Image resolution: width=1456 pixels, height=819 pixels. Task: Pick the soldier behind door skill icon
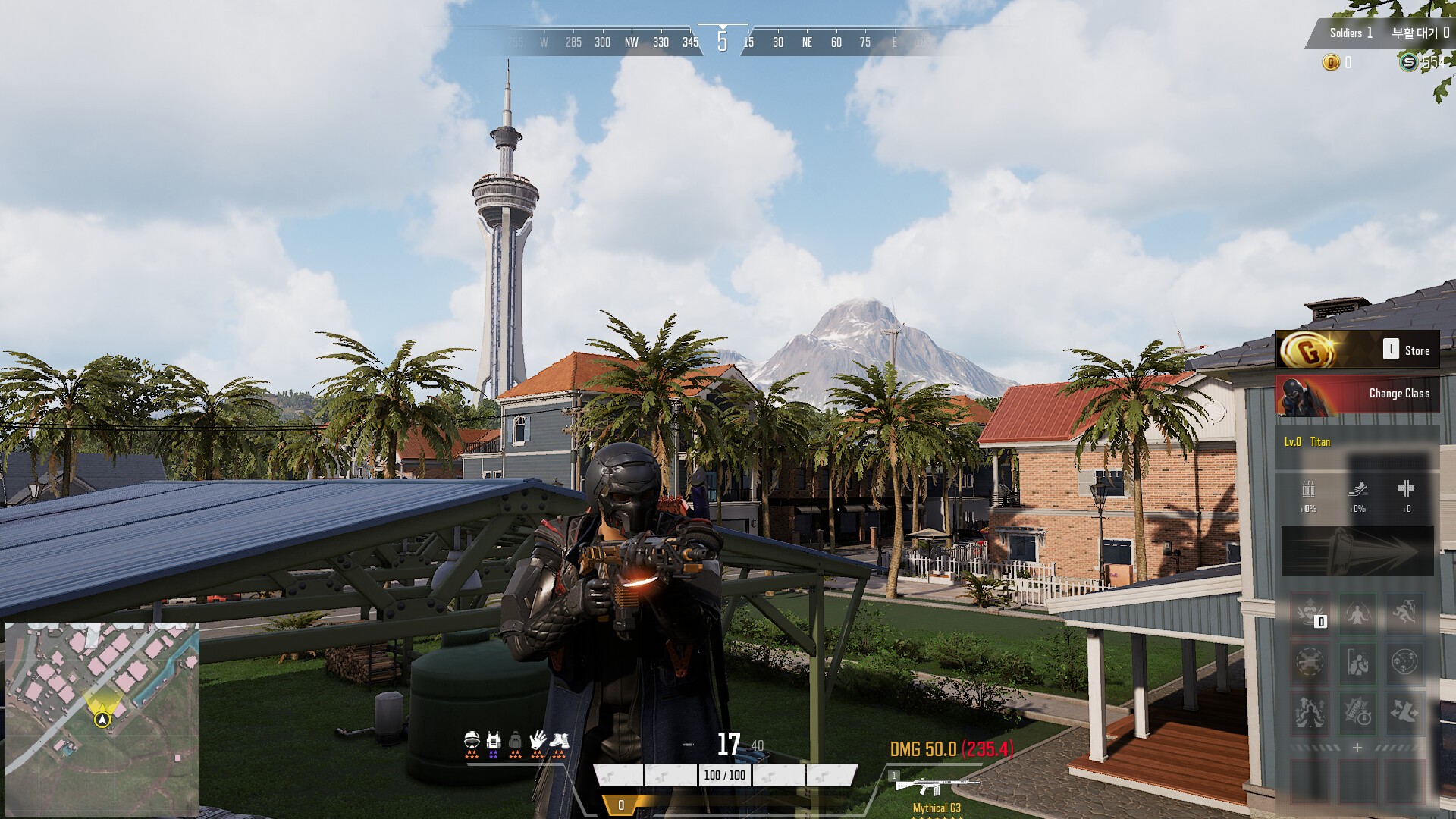(x=1357, y=662)
